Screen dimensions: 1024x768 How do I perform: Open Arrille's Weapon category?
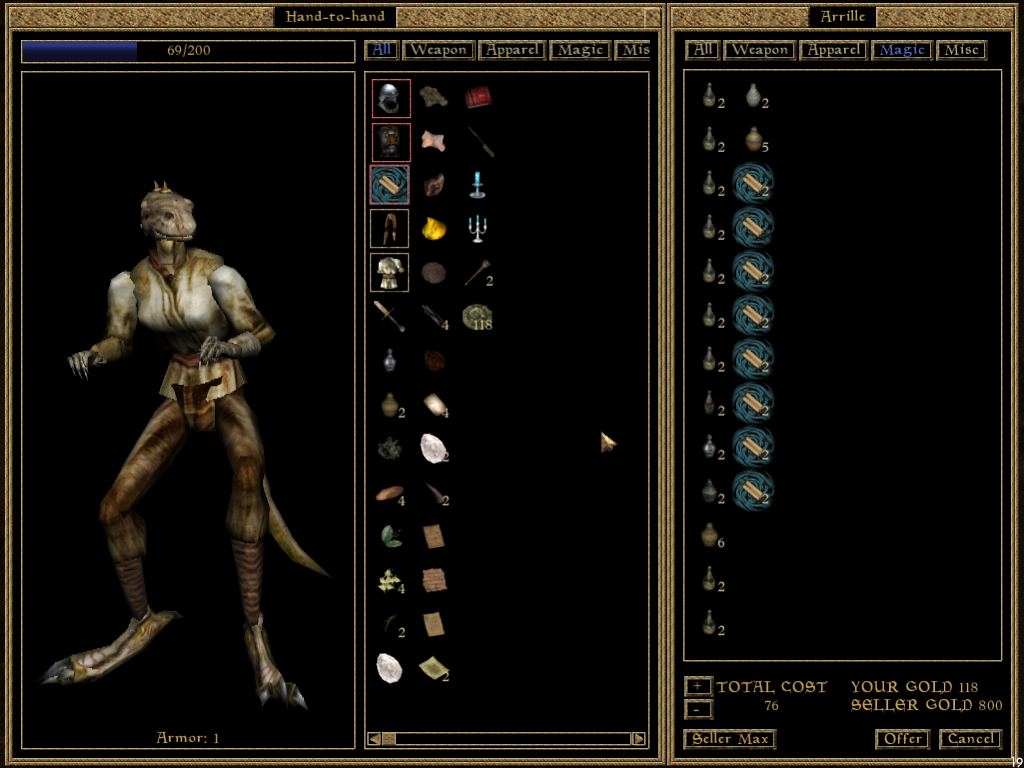[x=759, y=49]
